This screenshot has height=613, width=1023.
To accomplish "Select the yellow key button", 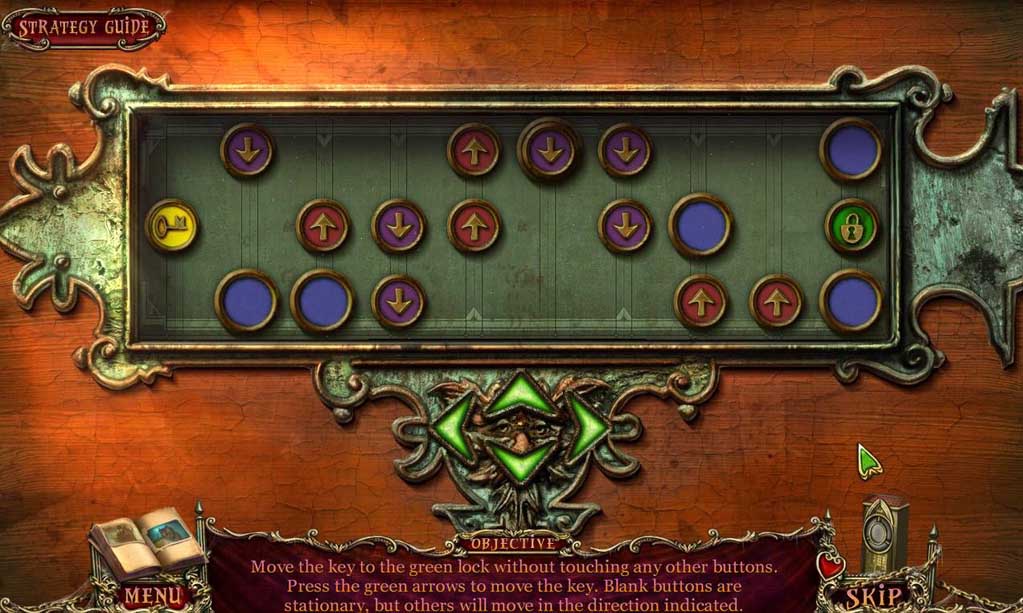I will tap(171, 225).
